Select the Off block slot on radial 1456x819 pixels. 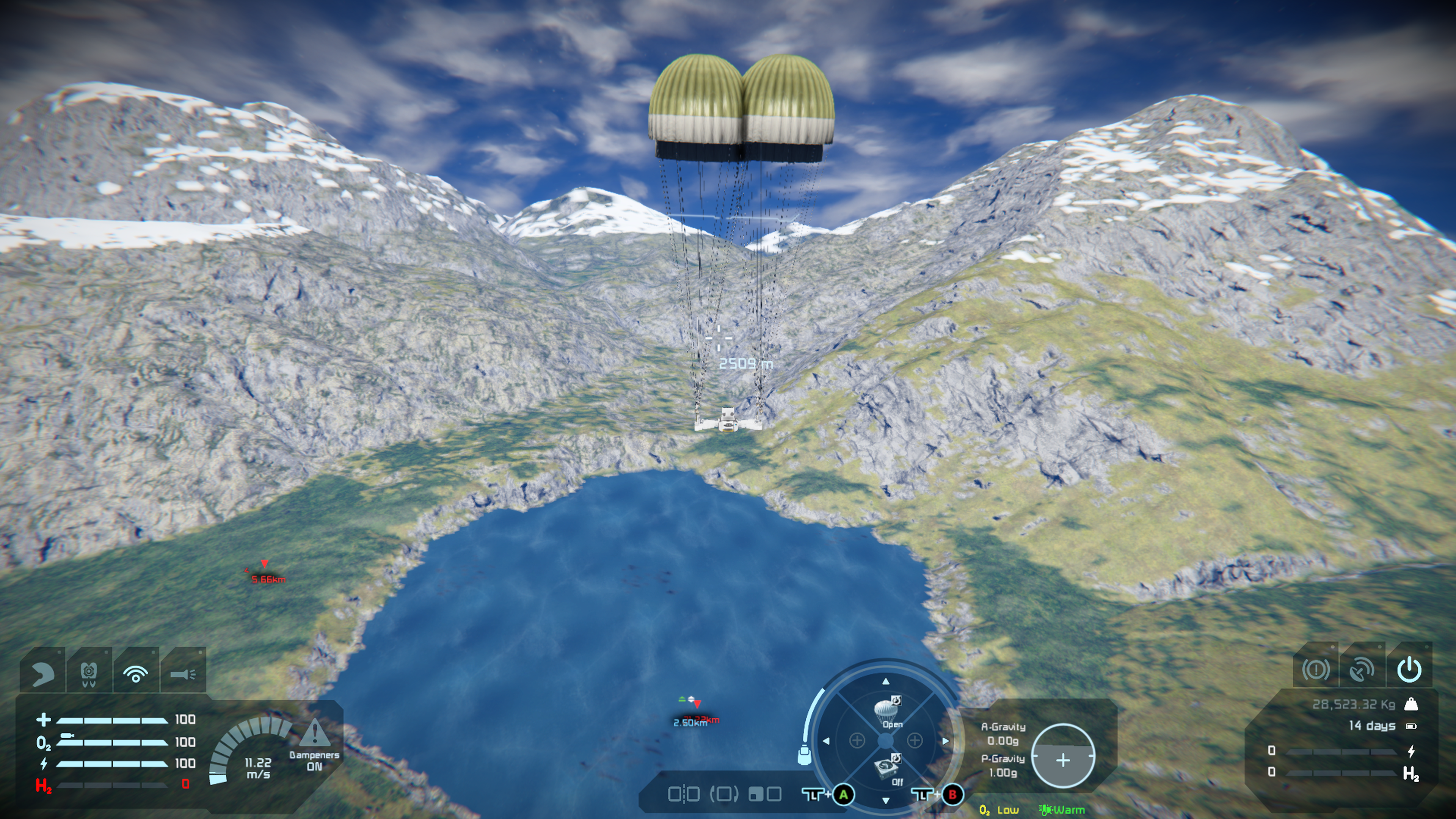[x=886, y=770]
